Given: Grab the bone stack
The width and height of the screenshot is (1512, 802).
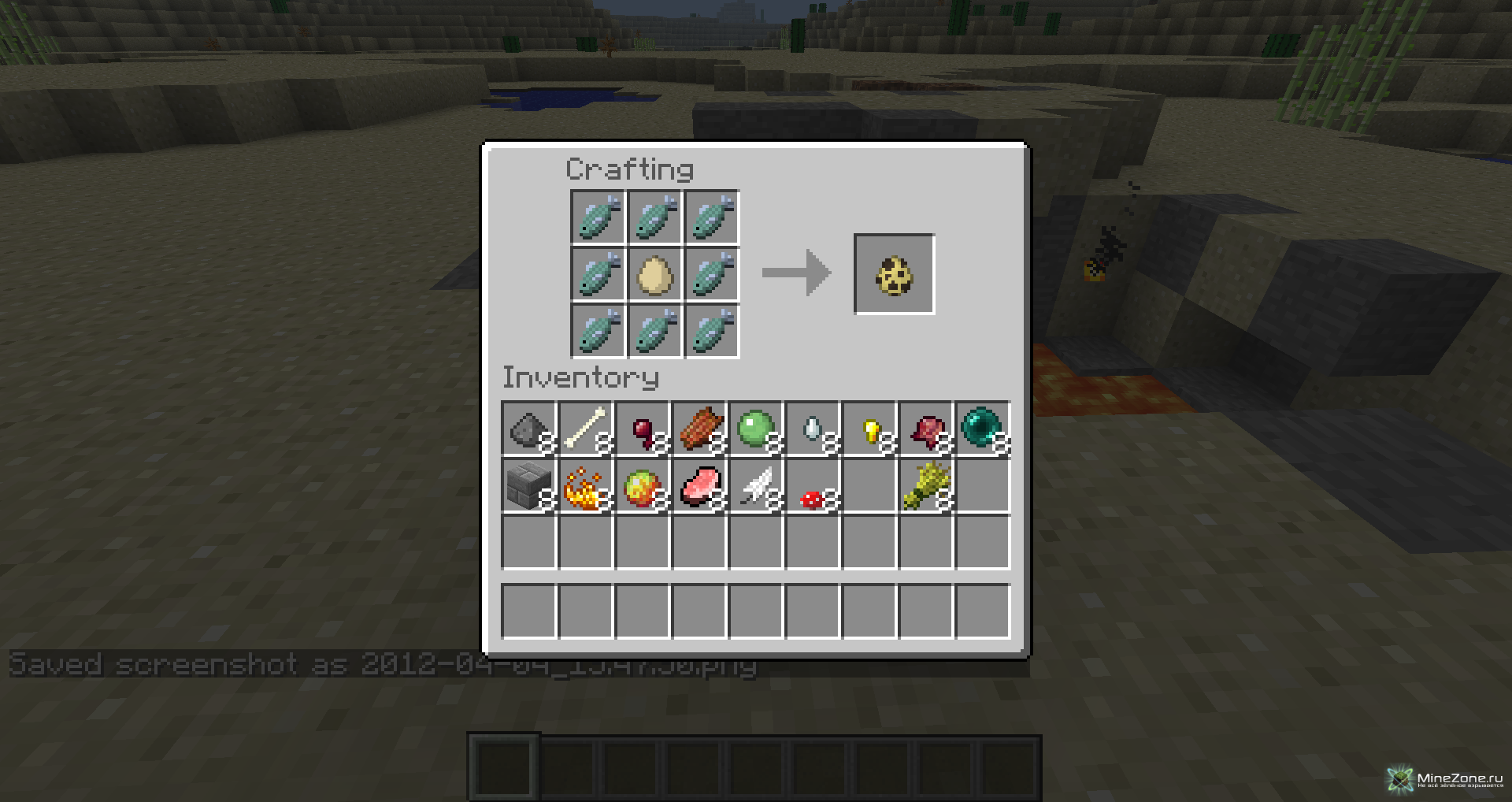Looking at the screenshot, I should pyautogui.click(x=585, y=429).
